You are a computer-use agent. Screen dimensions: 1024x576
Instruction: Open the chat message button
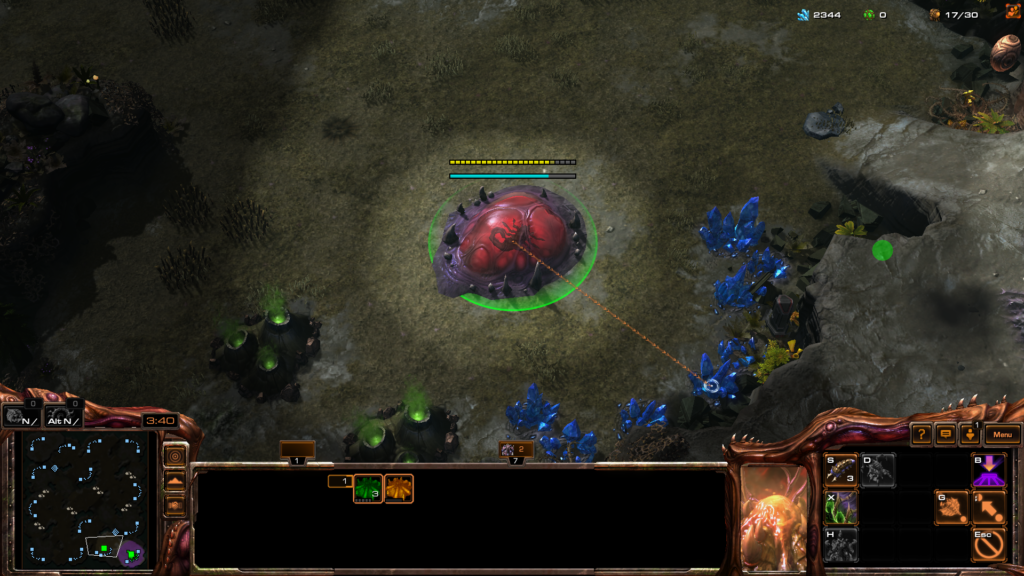pyautogui.click(x=946, y=435)
